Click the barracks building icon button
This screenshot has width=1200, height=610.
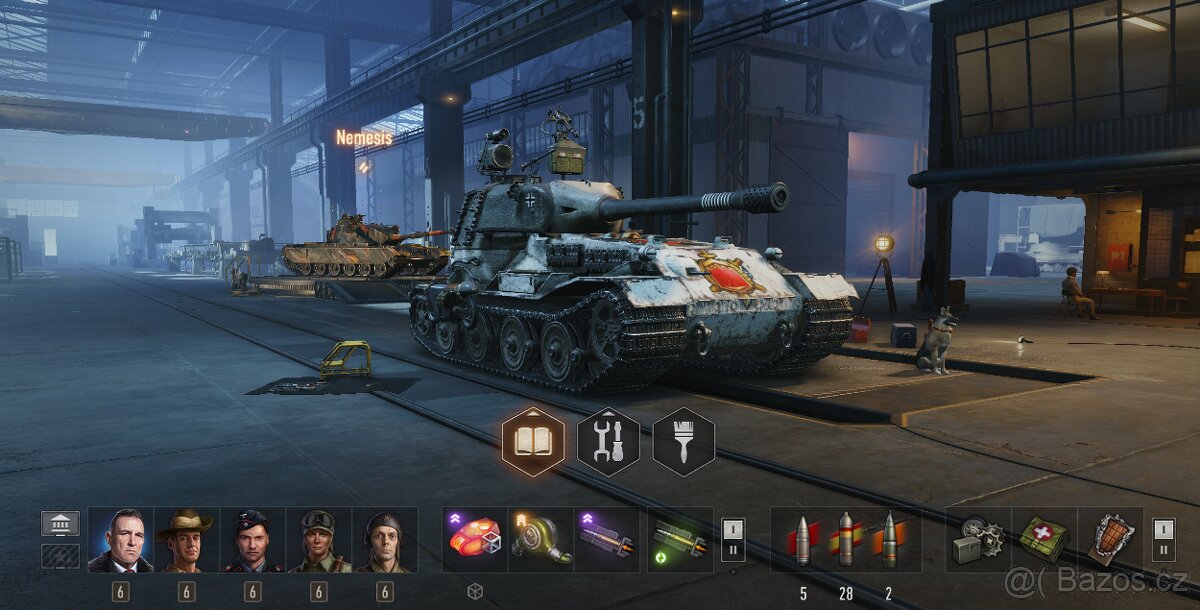(x=60, y=523)
